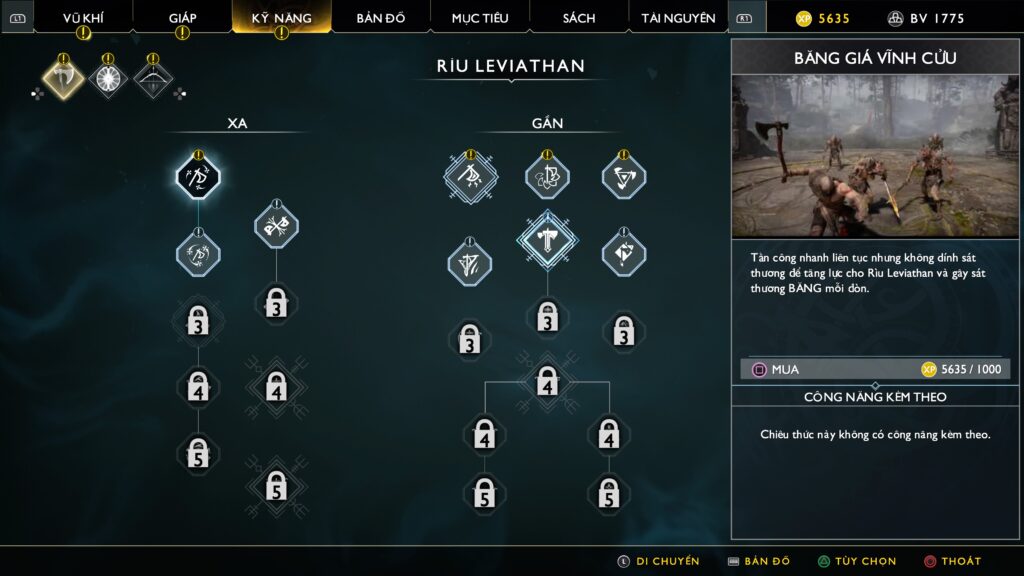This screenshot has width=1024, height=576.
Task: Click the BĂNG GIÁ VĨNH CỬU preview thumbnail
Action: click(x=875, y=157)
